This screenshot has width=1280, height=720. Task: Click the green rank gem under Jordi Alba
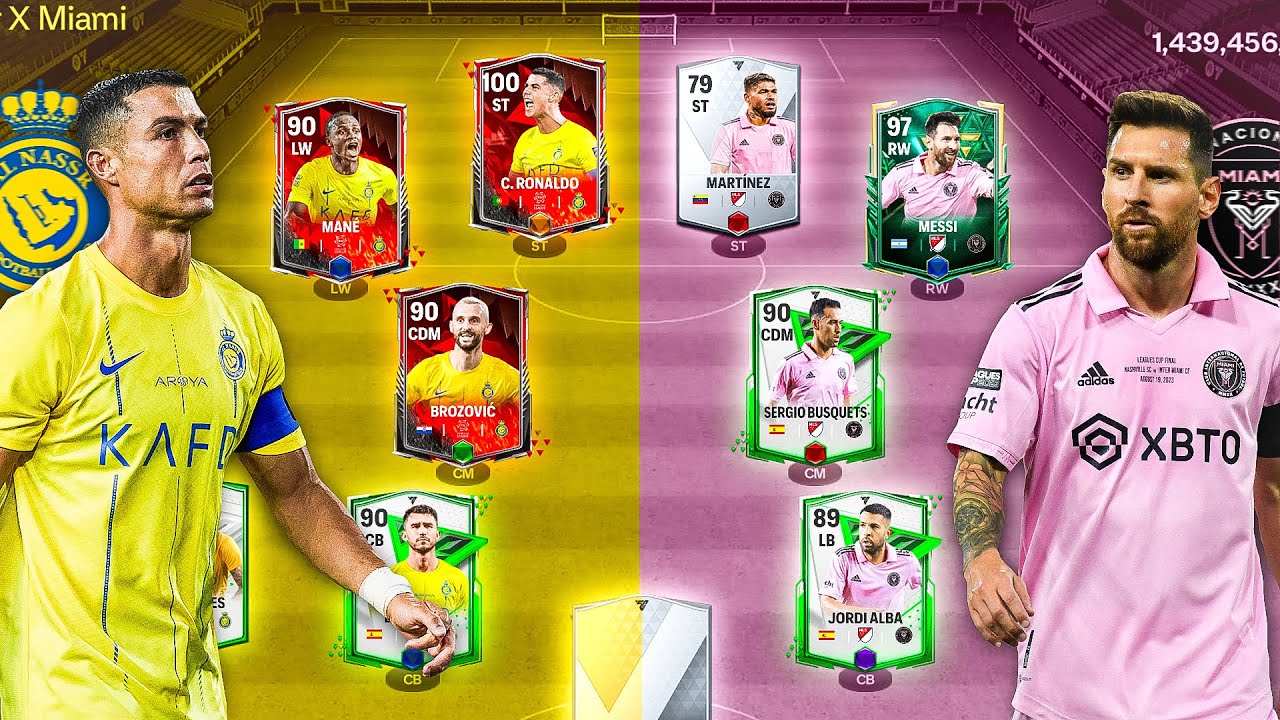[865, 658]
